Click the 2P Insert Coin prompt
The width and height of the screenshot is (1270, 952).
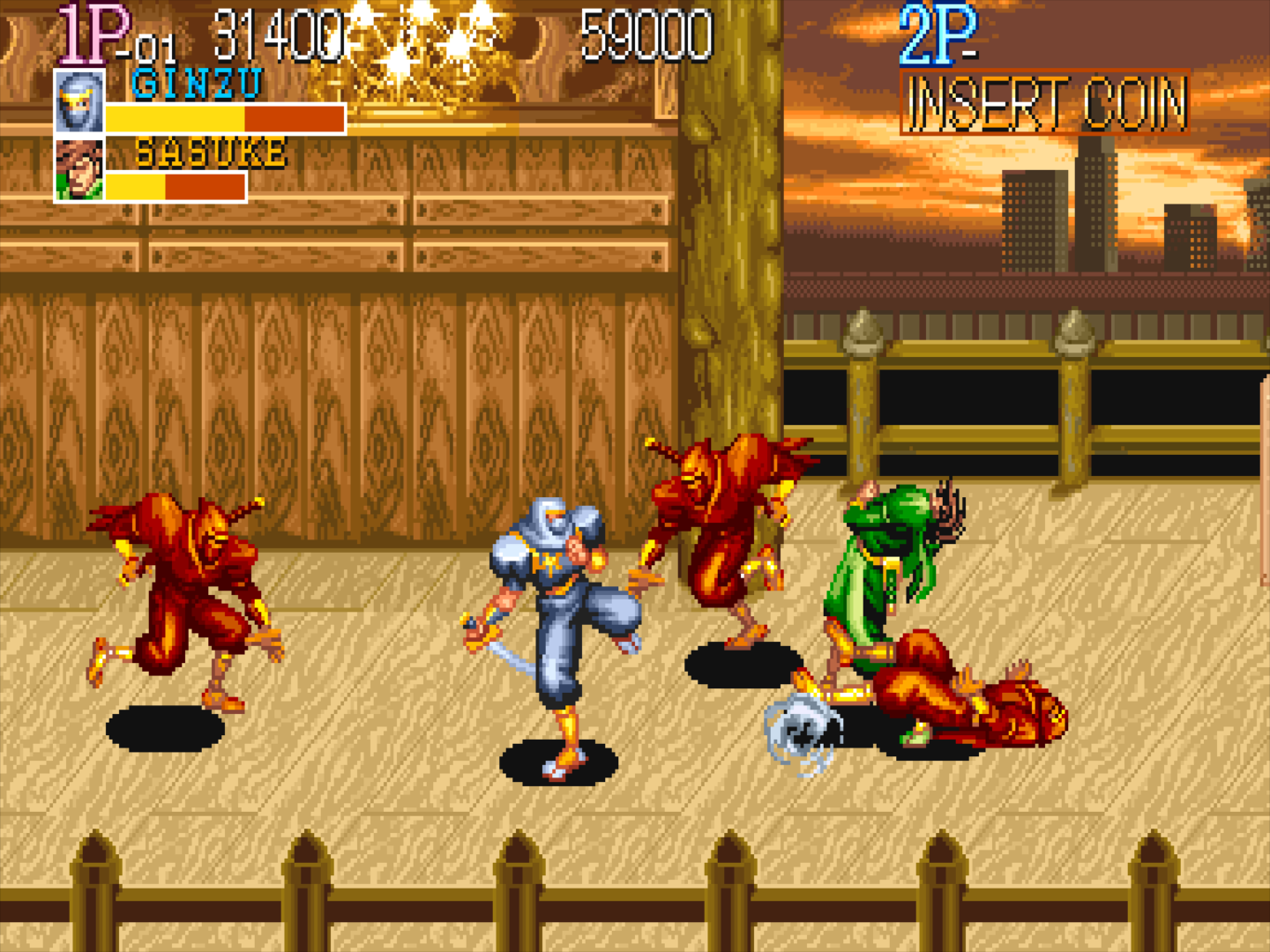coord(1045,104)
